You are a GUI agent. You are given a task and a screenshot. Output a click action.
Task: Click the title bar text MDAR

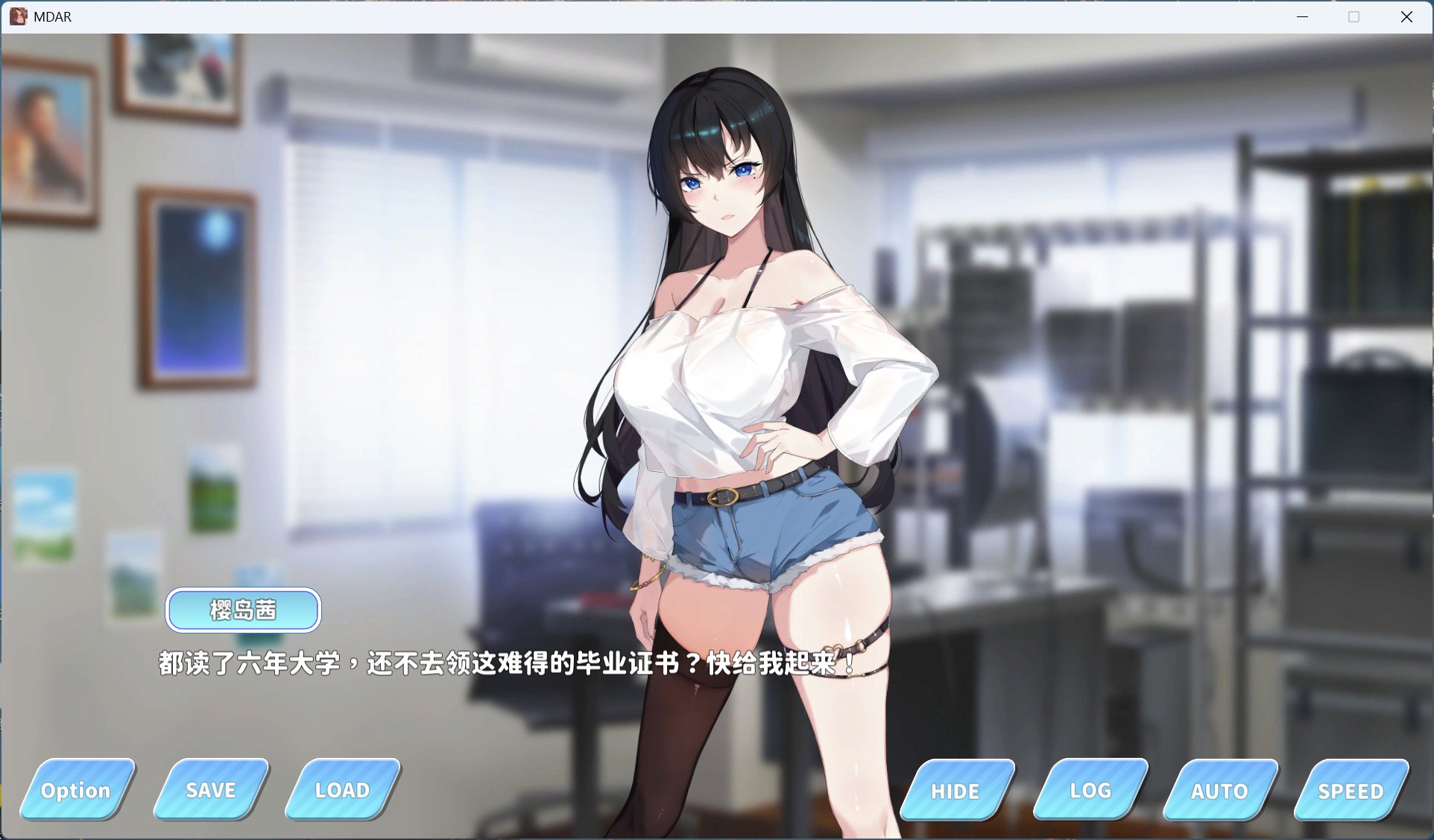click(x=51, y=16)
